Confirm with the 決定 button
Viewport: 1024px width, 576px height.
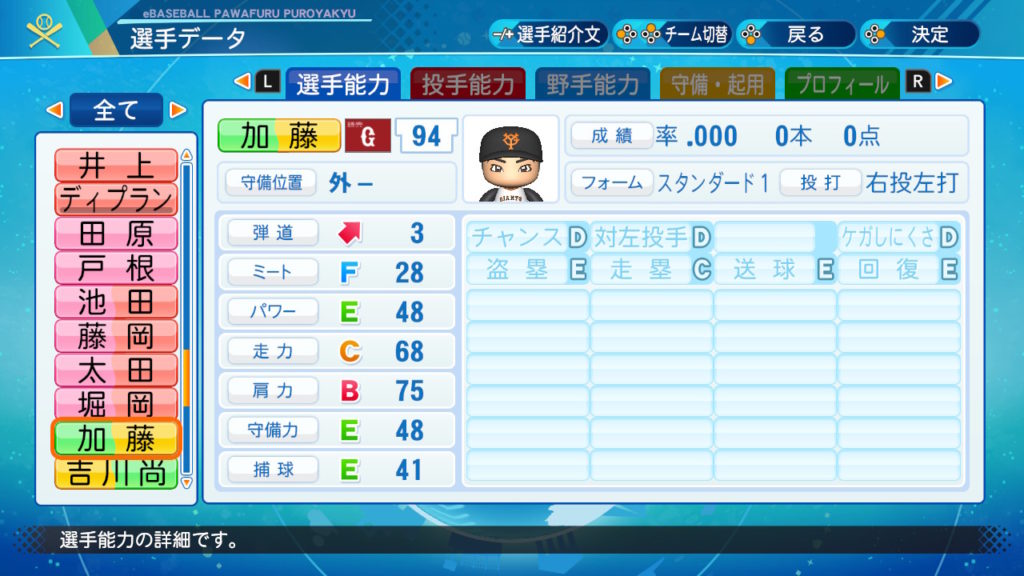(919, 34)
